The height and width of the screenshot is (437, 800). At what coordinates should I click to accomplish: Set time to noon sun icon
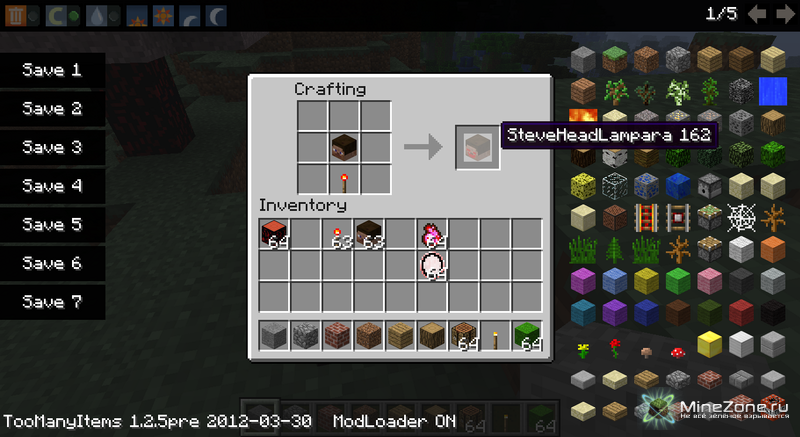(x=164, y=16)
